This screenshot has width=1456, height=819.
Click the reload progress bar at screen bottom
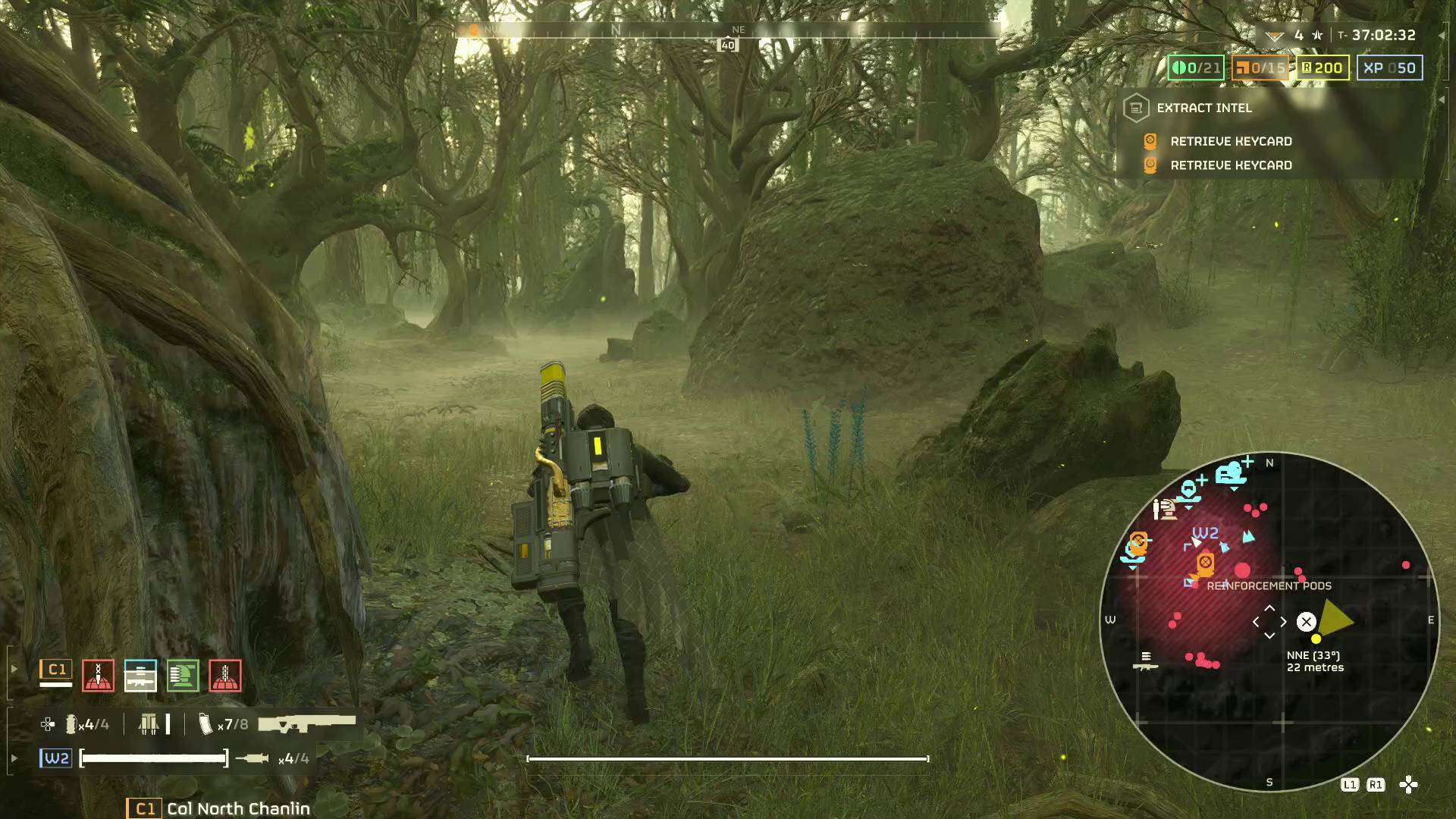(728, 758)
